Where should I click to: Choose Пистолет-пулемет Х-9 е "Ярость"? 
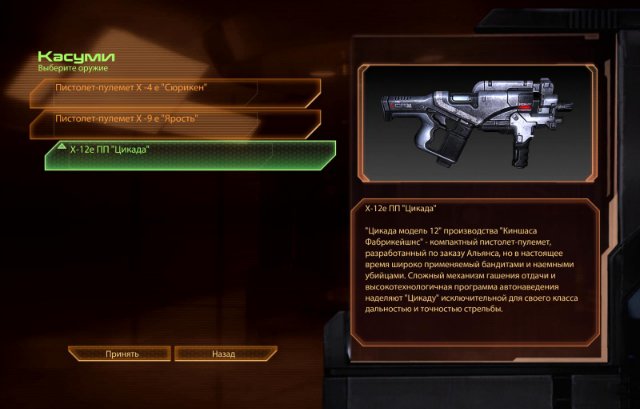175,119
